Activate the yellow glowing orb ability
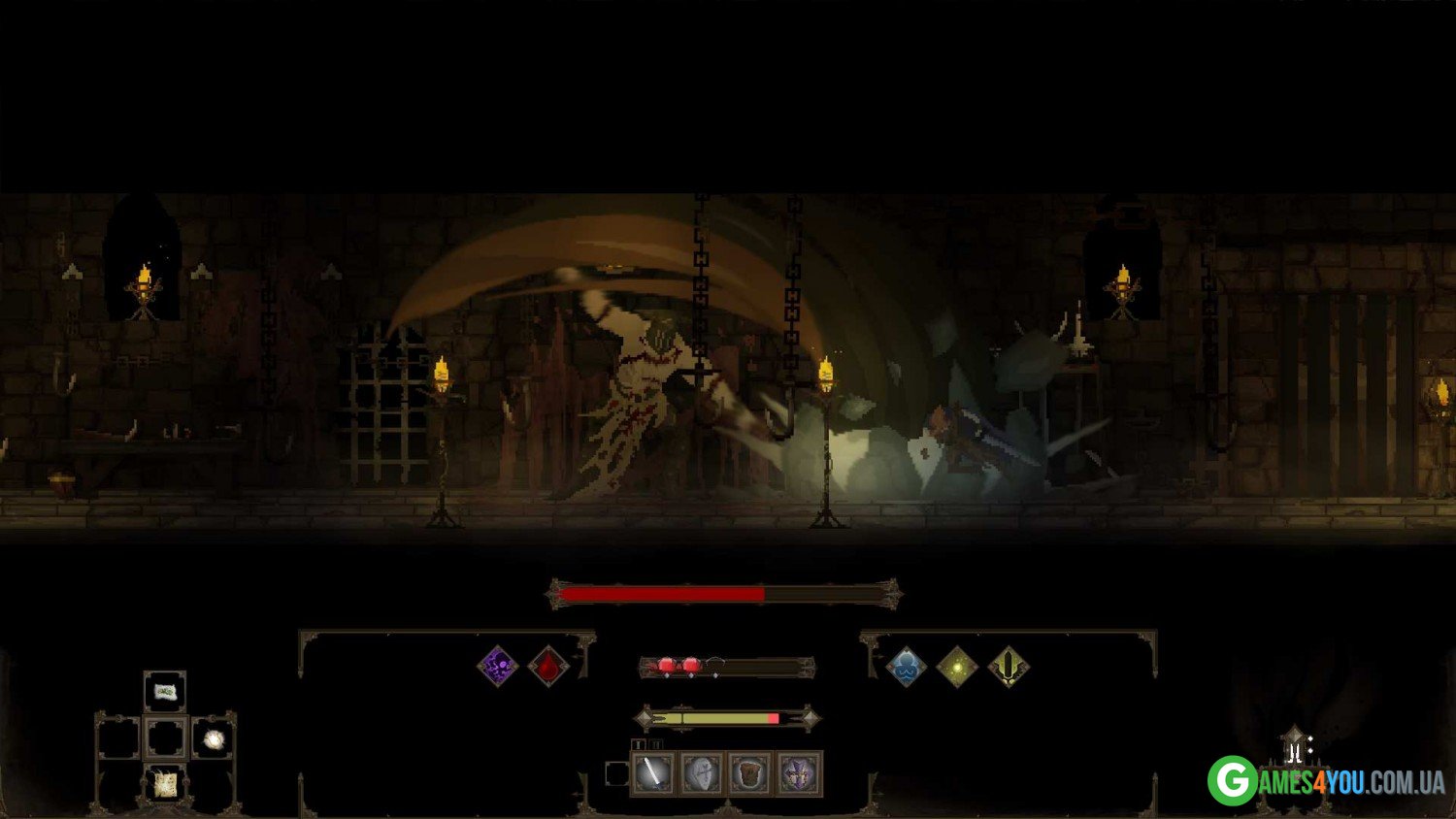The image size is (1456, 819). point(957,667)
